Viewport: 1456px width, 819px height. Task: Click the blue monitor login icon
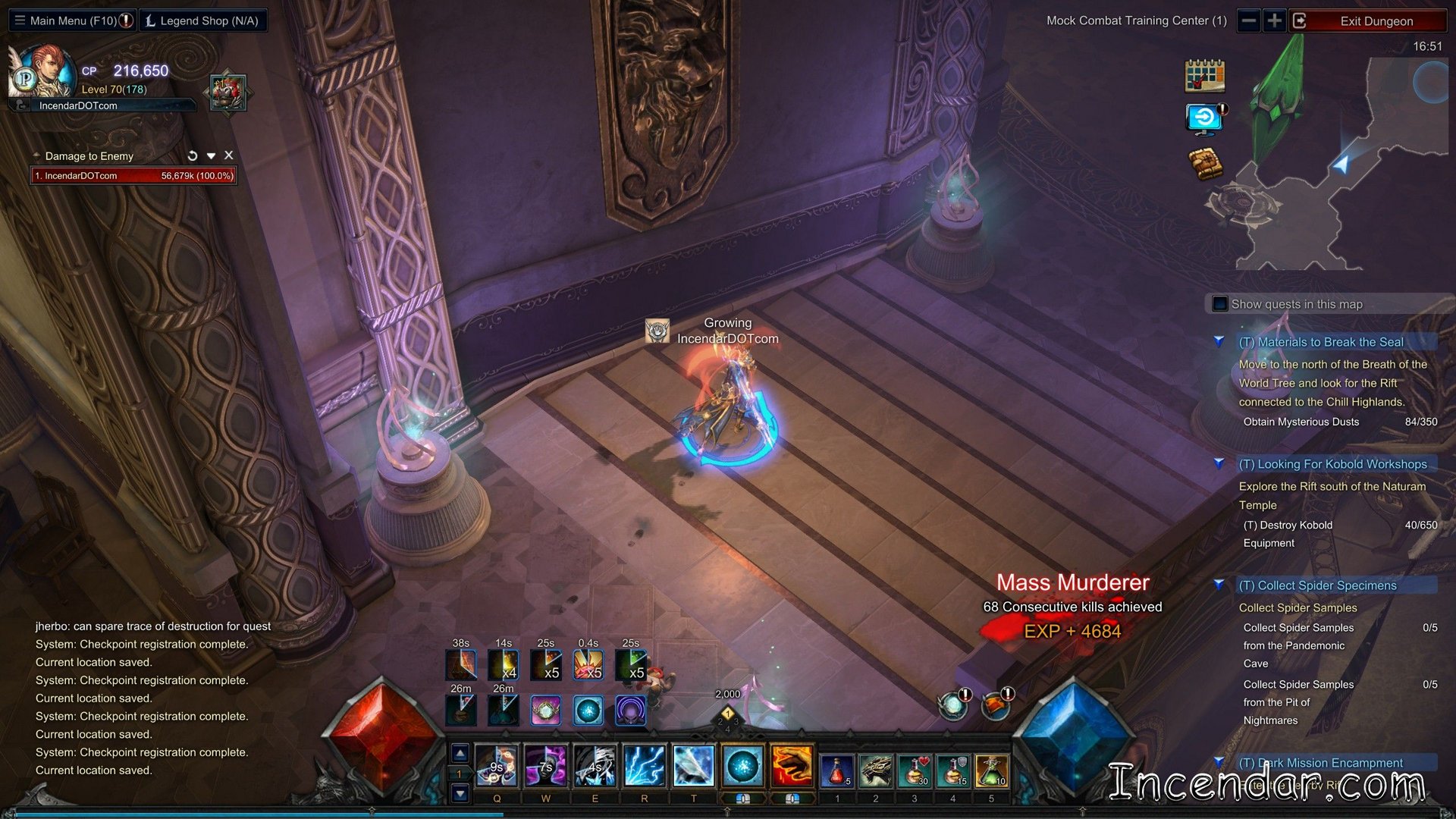point(1204,119)
